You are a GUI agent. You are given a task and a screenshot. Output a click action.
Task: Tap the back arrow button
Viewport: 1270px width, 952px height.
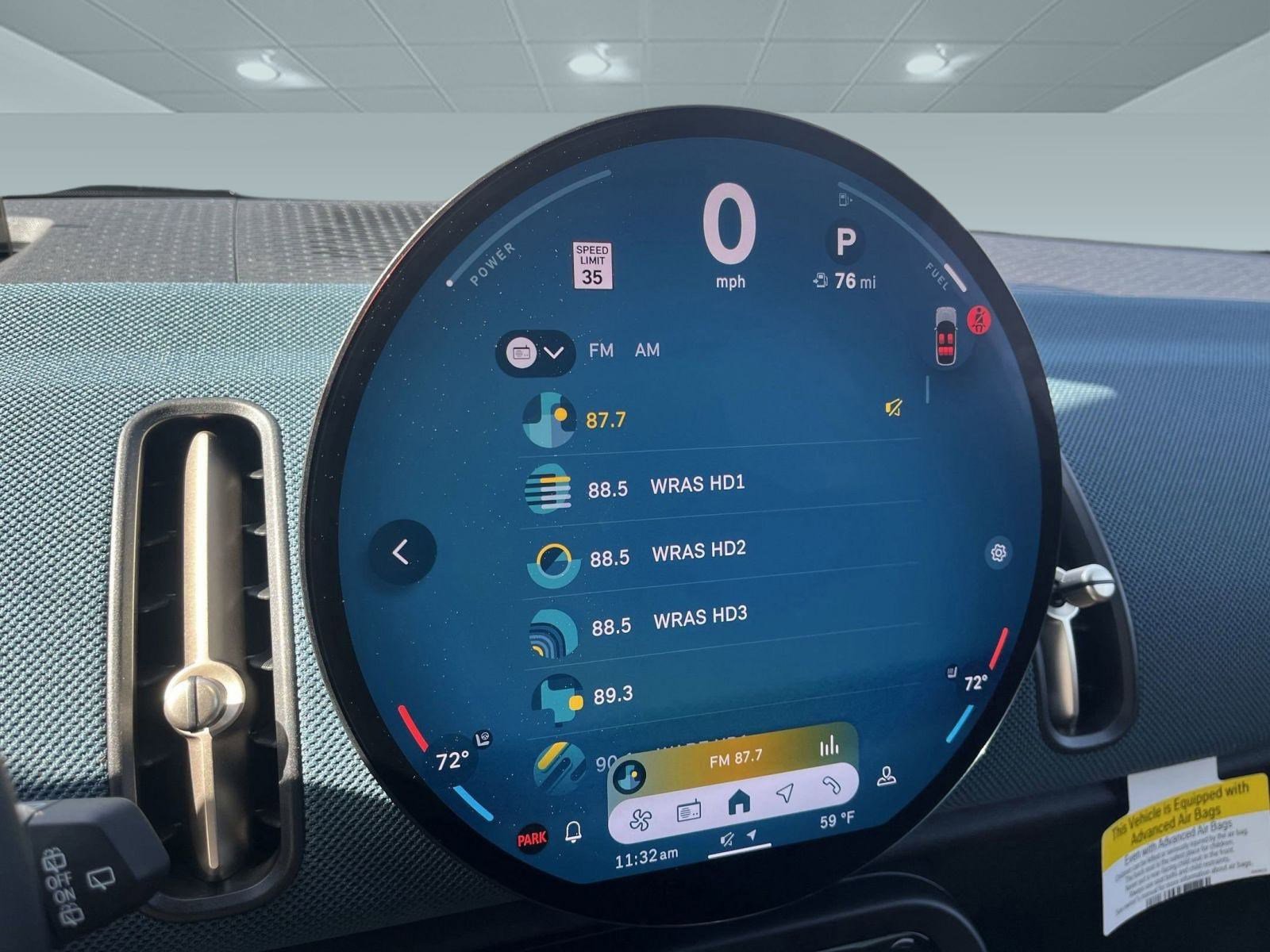[402, 552]
